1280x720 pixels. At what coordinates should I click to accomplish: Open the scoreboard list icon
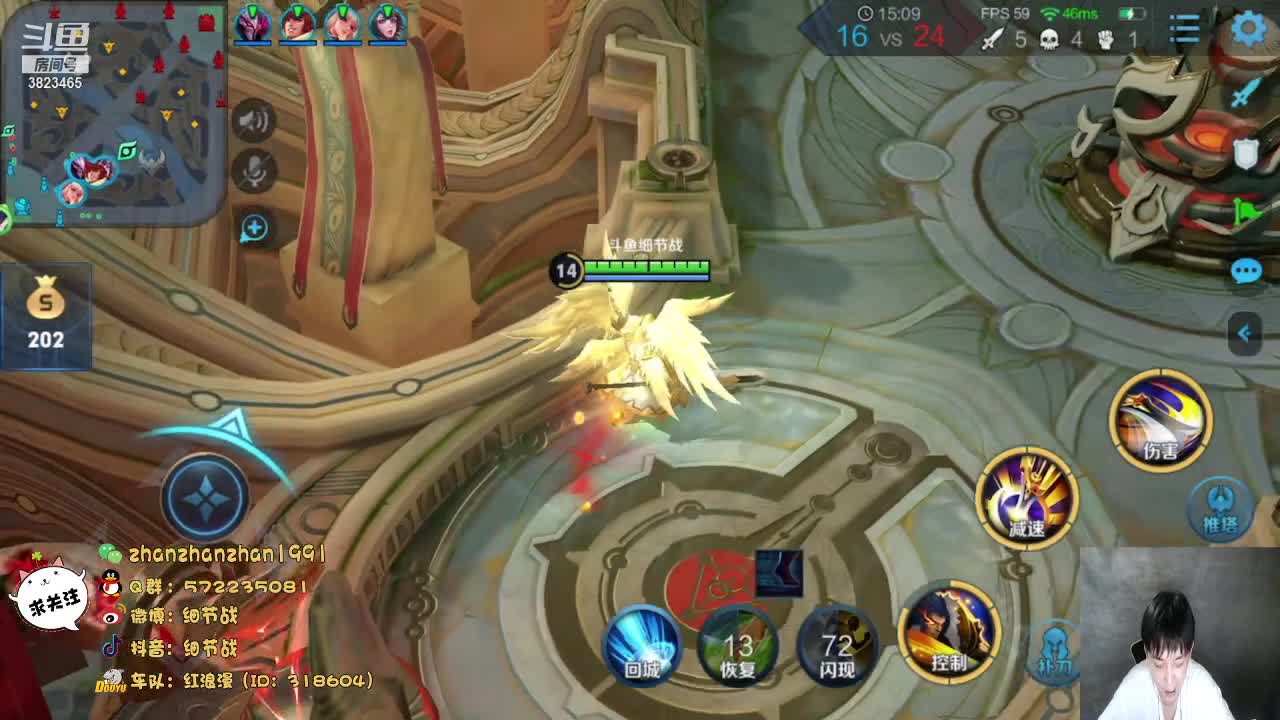point(1185,29)
